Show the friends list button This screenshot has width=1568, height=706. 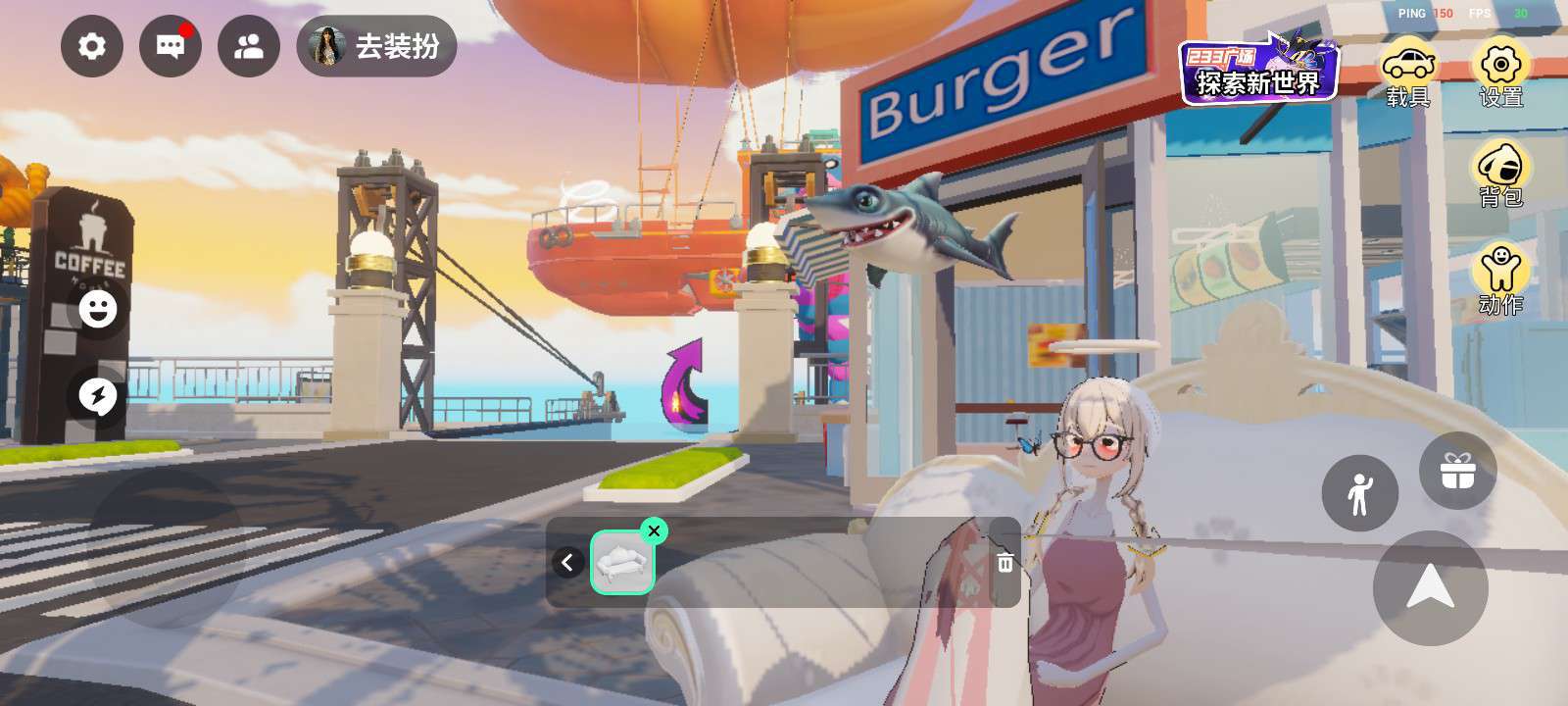tap(249, 46)
